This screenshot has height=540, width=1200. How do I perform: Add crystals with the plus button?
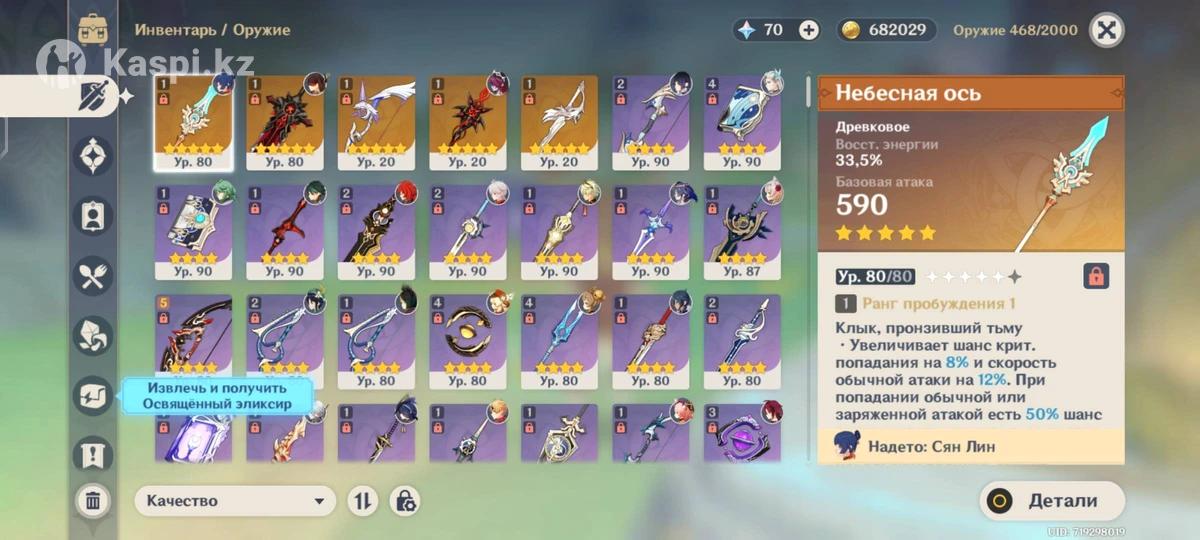coord(809,30)
